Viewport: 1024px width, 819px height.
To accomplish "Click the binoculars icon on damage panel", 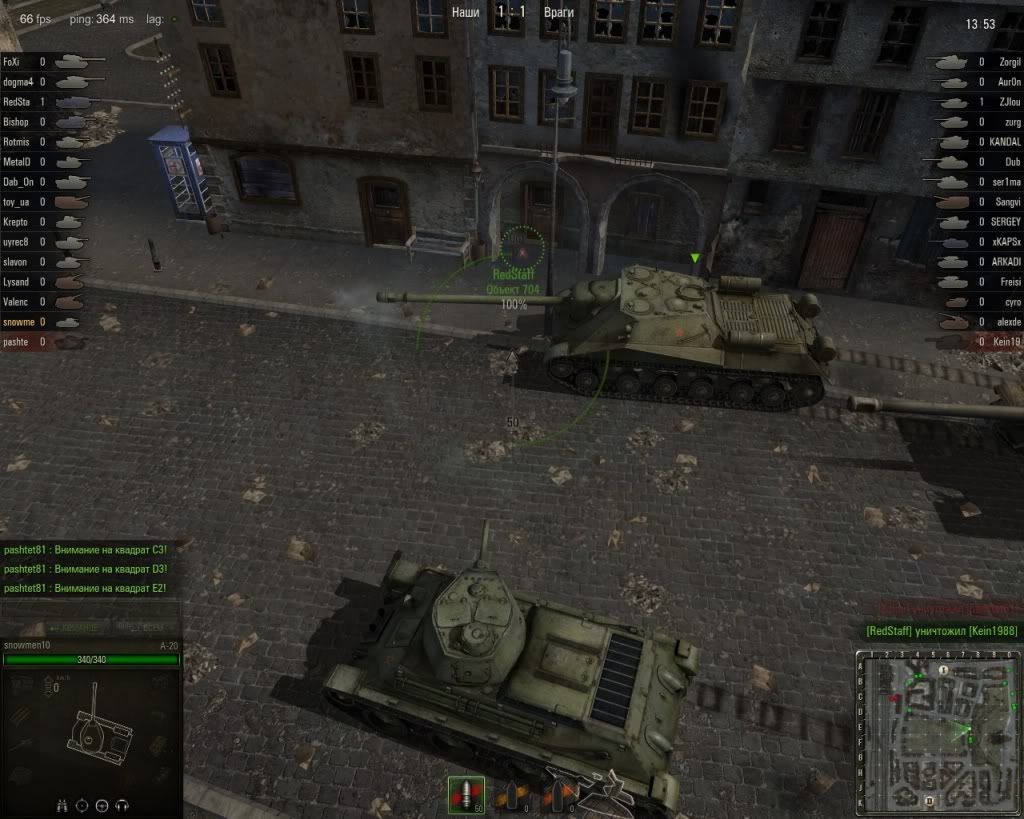I will [61, 805].
